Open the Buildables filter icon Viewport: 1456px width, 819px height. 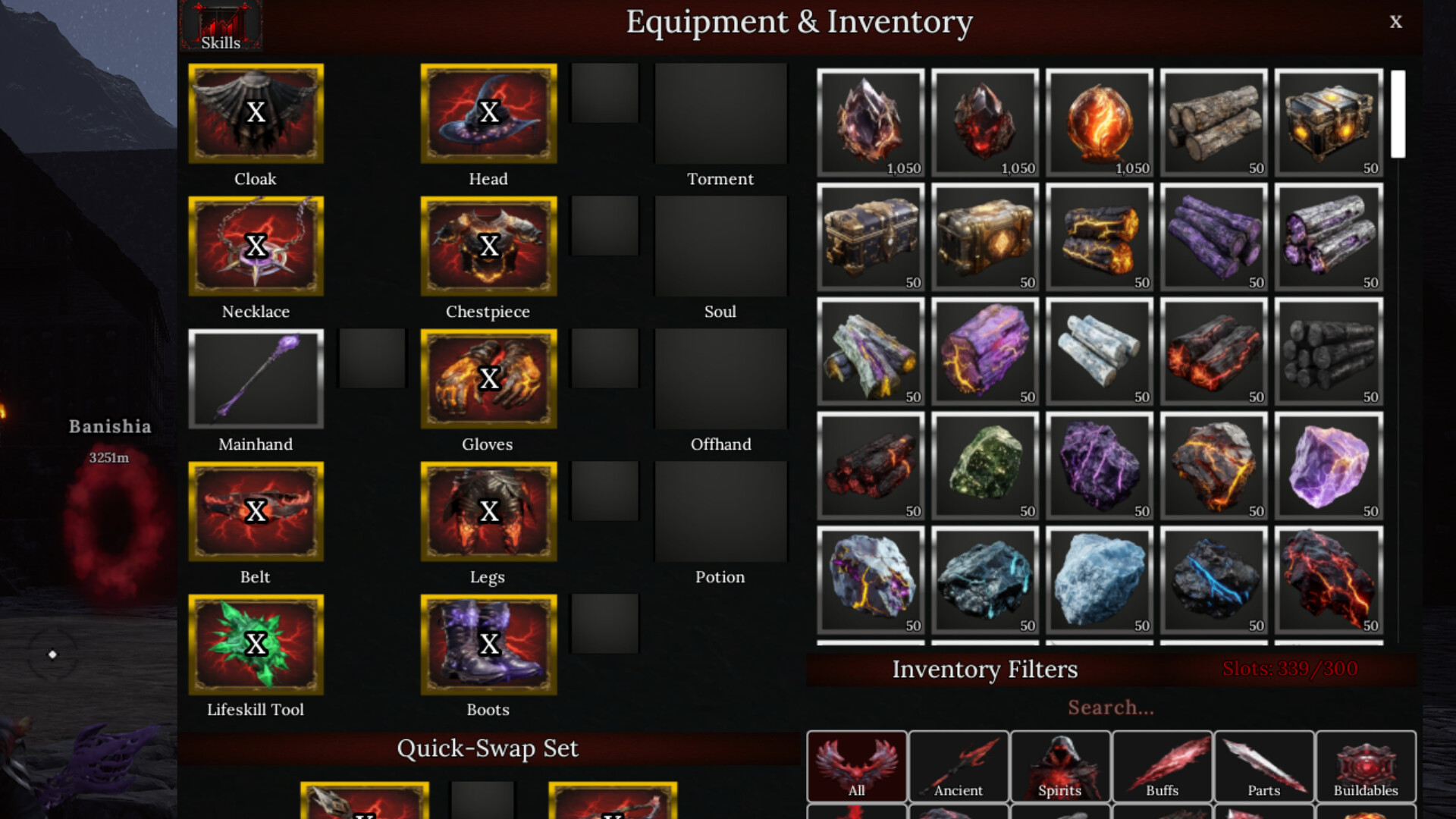[x=1365, y=766]
